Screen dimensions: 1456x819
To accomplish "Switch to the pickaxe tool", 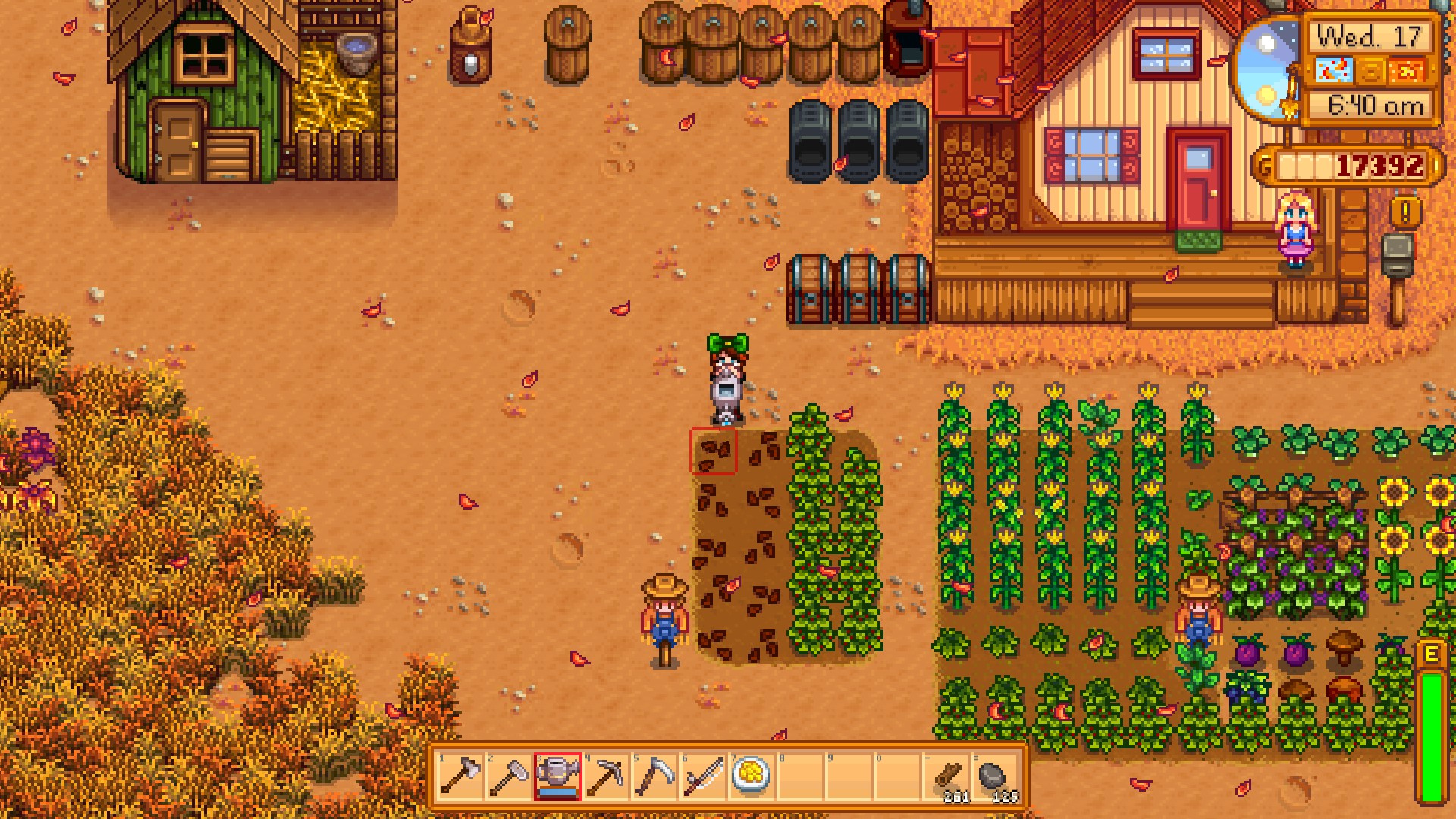I will pyautogui.click(x=606, y=776).
